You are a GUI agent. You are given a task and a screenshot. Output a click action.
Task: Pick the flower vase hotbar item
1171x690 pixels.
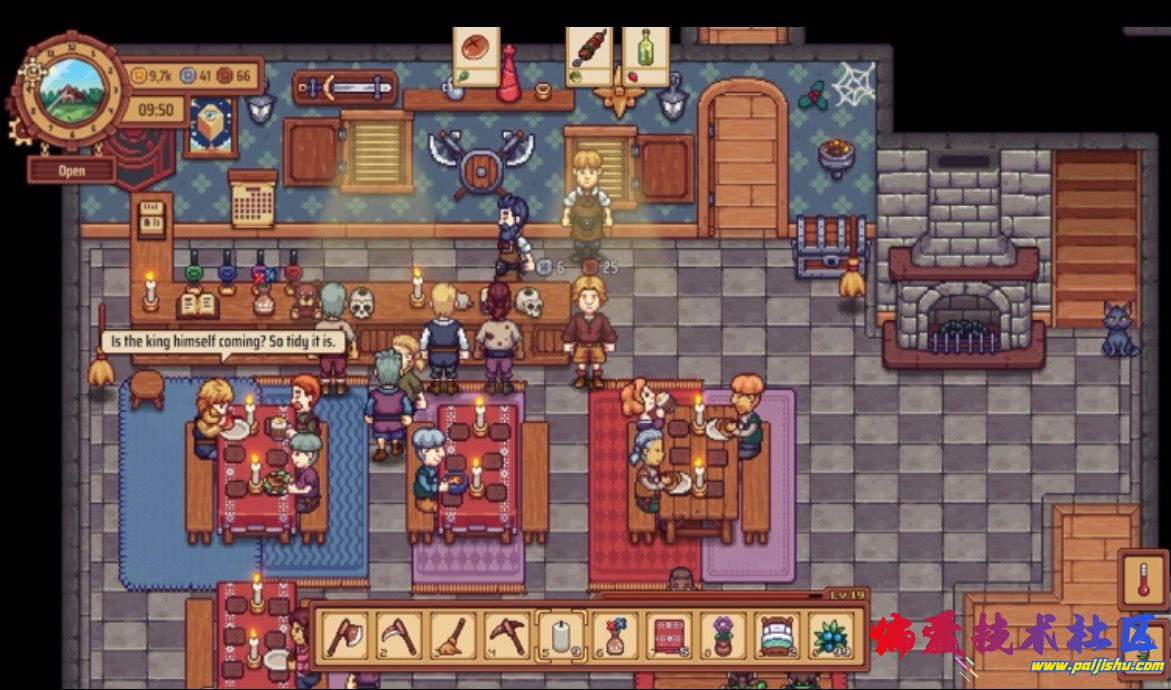point(614,636)
